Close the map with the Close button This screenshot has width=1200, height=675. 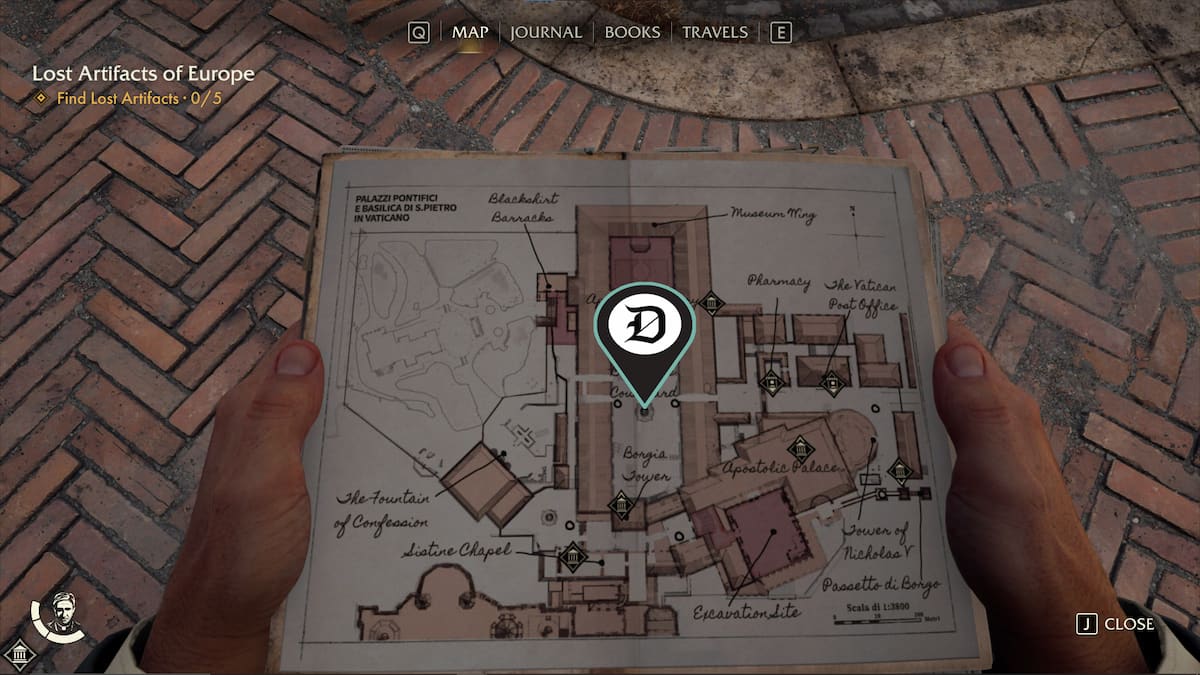[x=1116, y=624]
